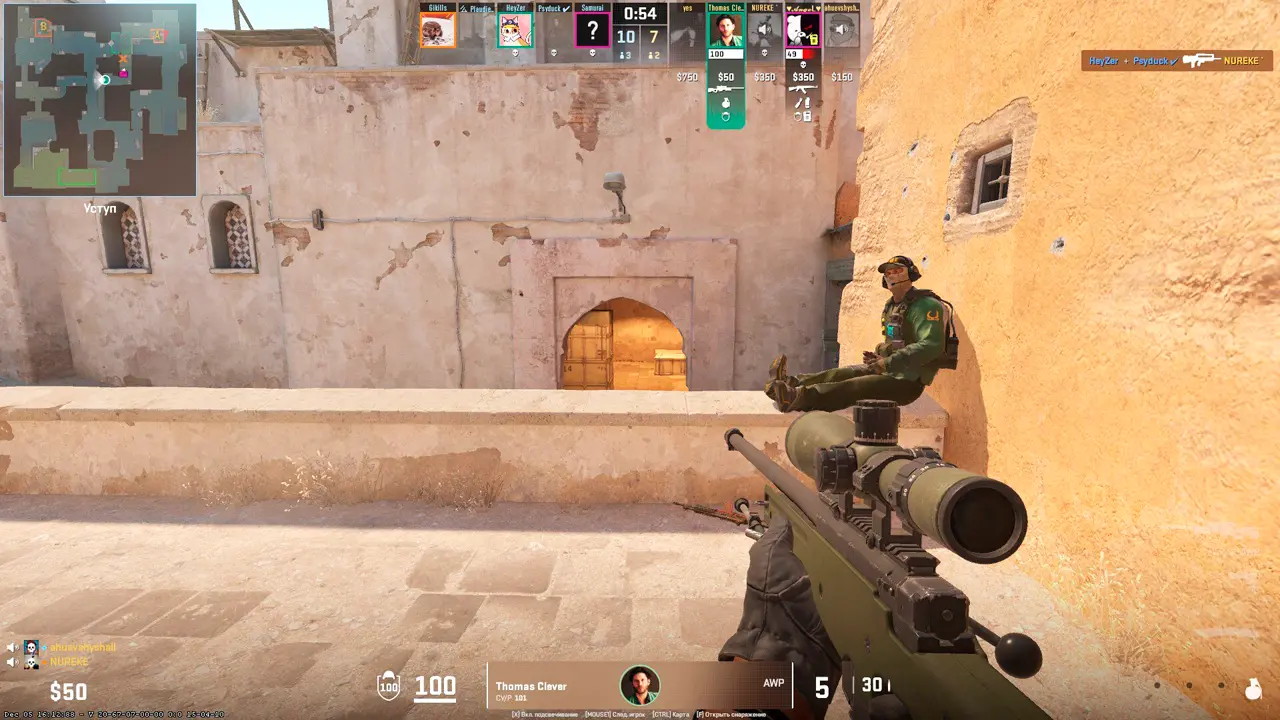
Task: Toggle the speaker icon beside NUREKE's voice row
Action: pos(13,662)
